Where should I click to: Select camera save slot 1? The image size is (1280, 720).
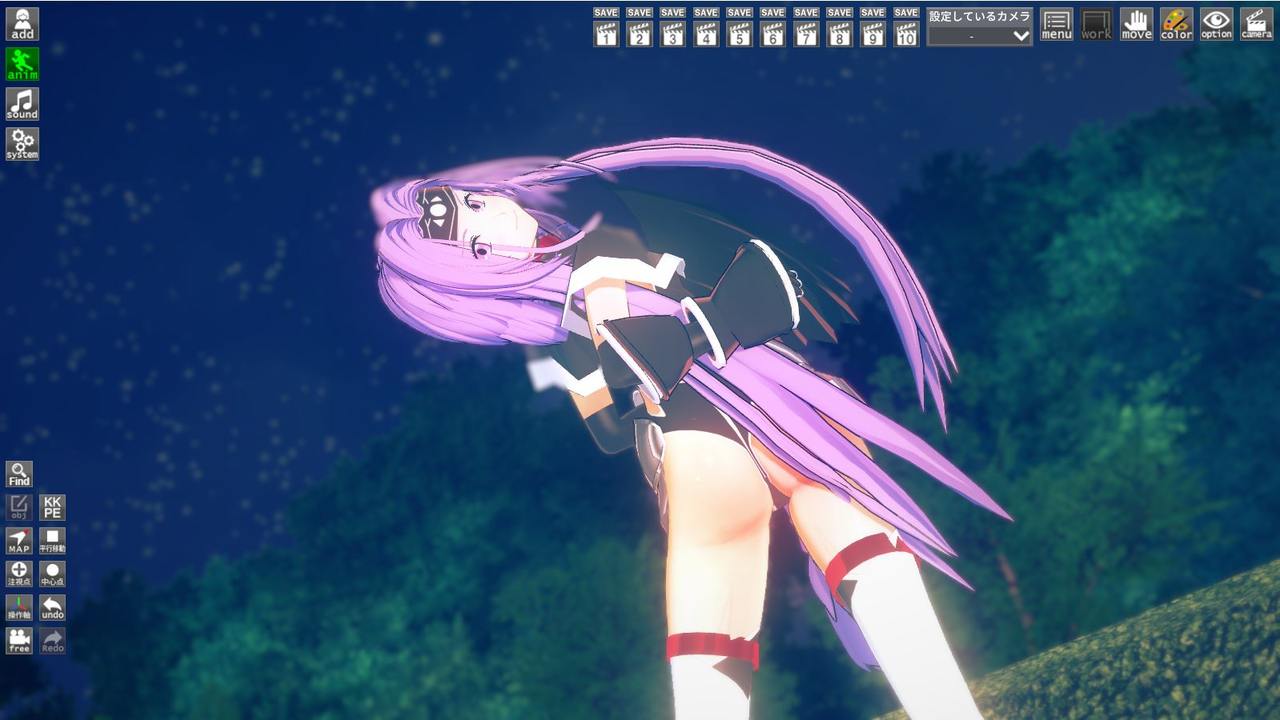coord(606,28)
